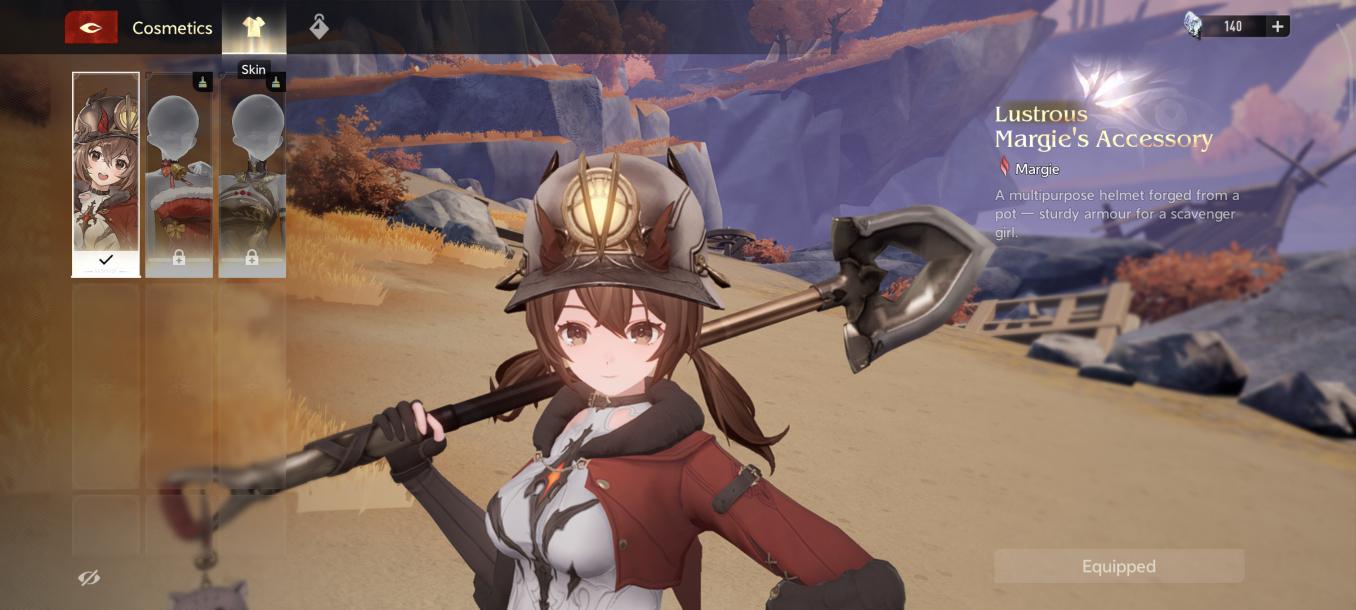Click the Equipped button
This screenshot has height=610, width=1356.
point(1118,566)
